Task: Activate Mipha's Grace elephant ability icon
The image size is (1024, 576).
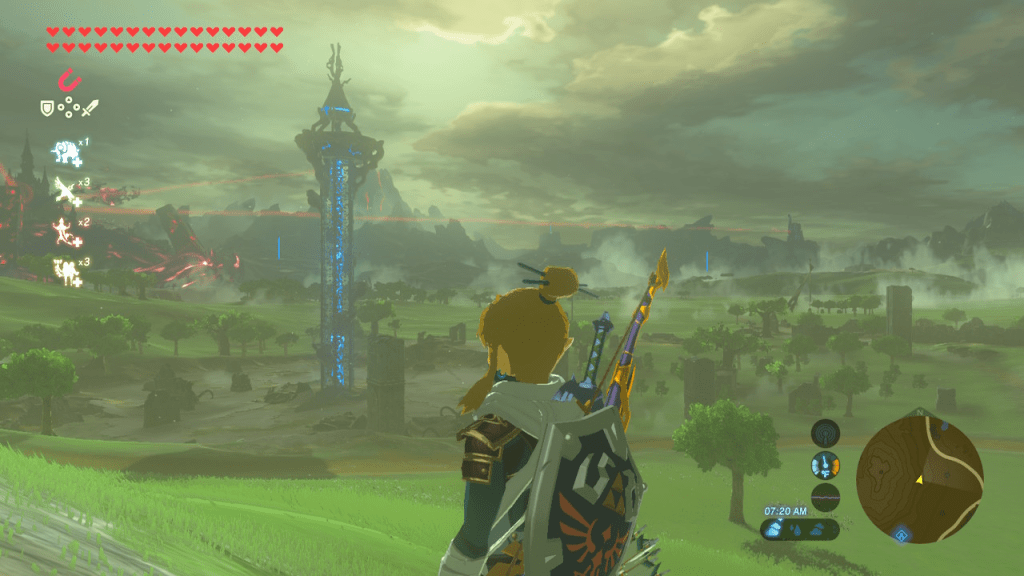Action: [66, 152]
